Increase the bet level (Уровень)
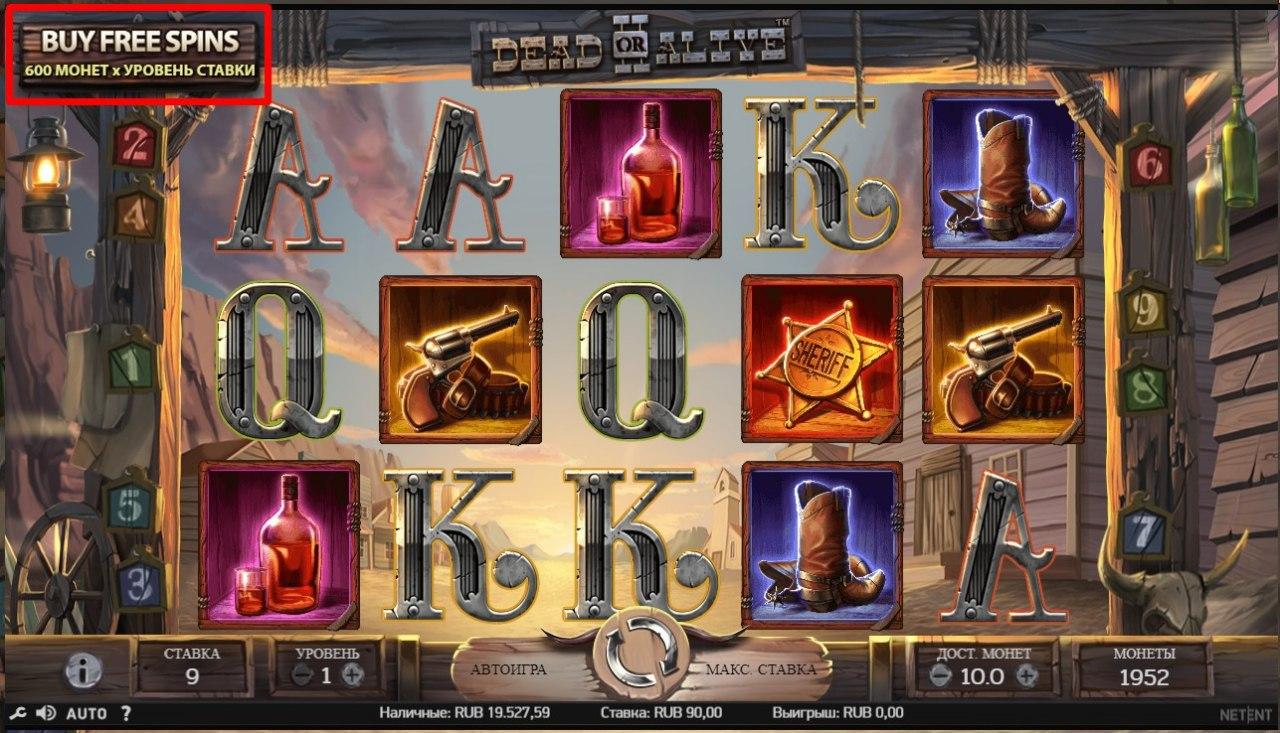1280x733 pixels. click(352, 675)
